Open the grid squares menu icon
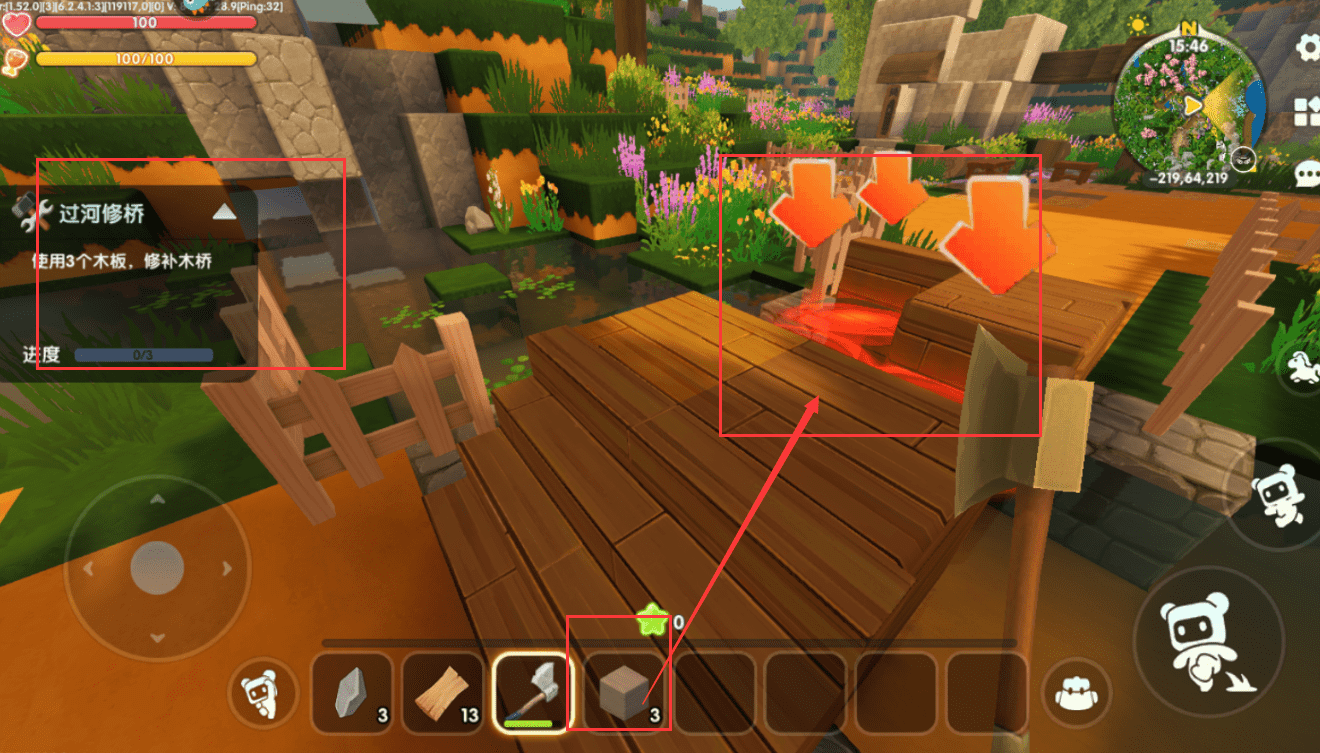 tap(1308, 110)
